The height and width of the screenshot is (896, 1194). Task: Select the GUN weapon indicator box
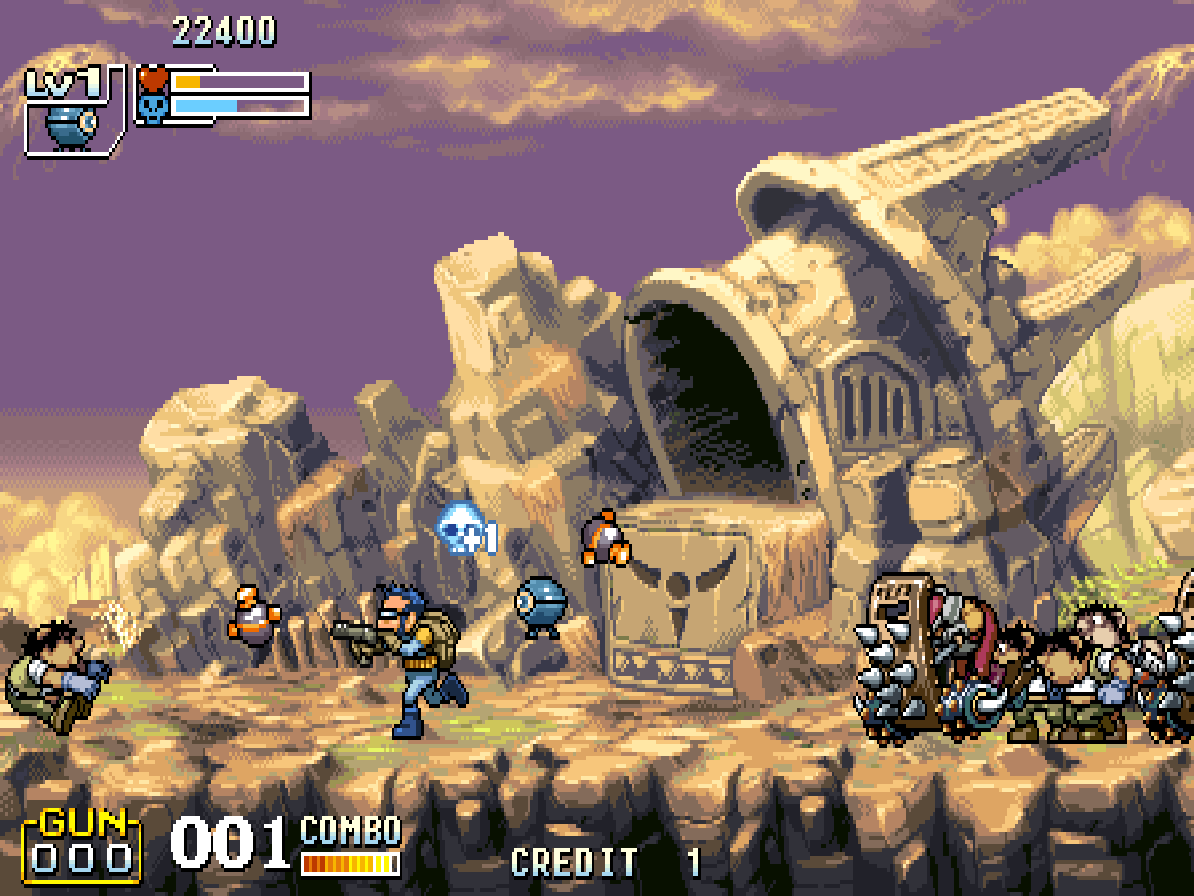coord(82,845)
